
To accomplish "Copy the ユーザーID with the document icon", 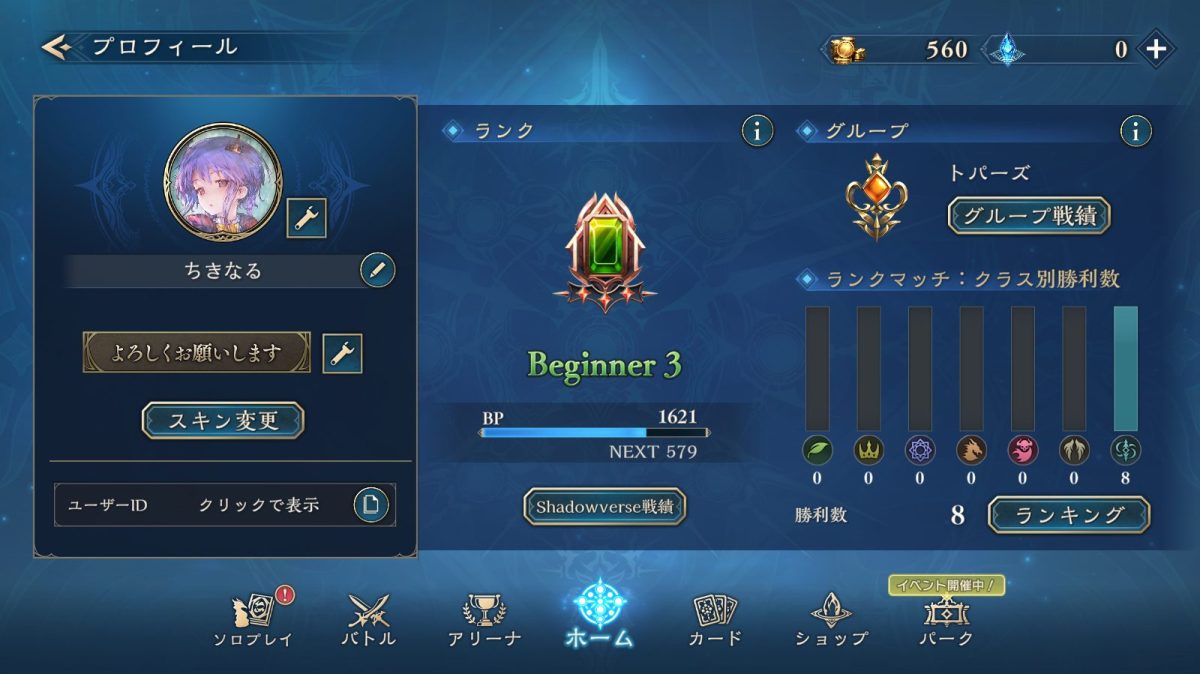I will click(371, 505).
